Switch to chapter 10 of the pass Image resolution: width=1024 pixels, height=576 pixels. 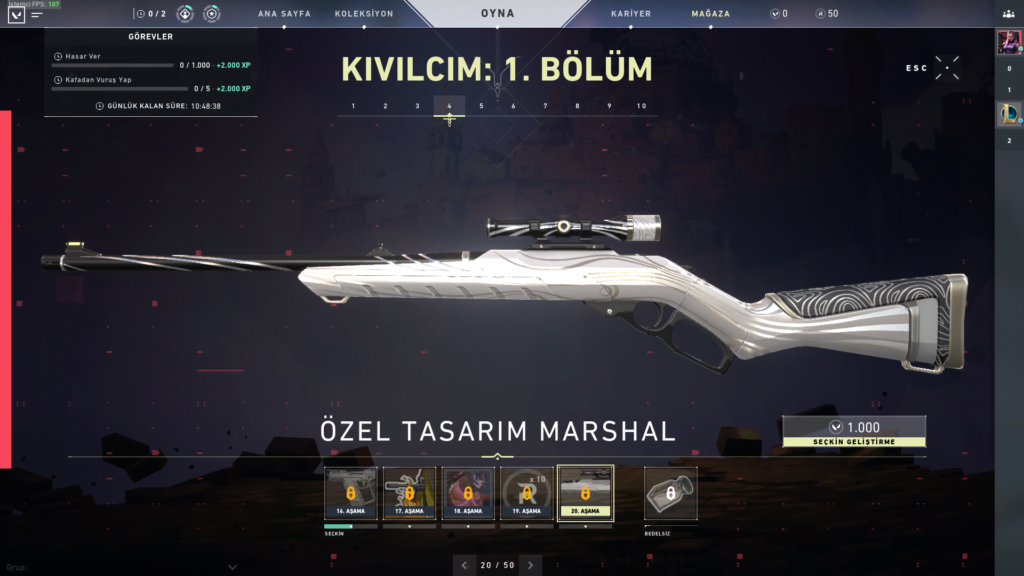point(641,106)
